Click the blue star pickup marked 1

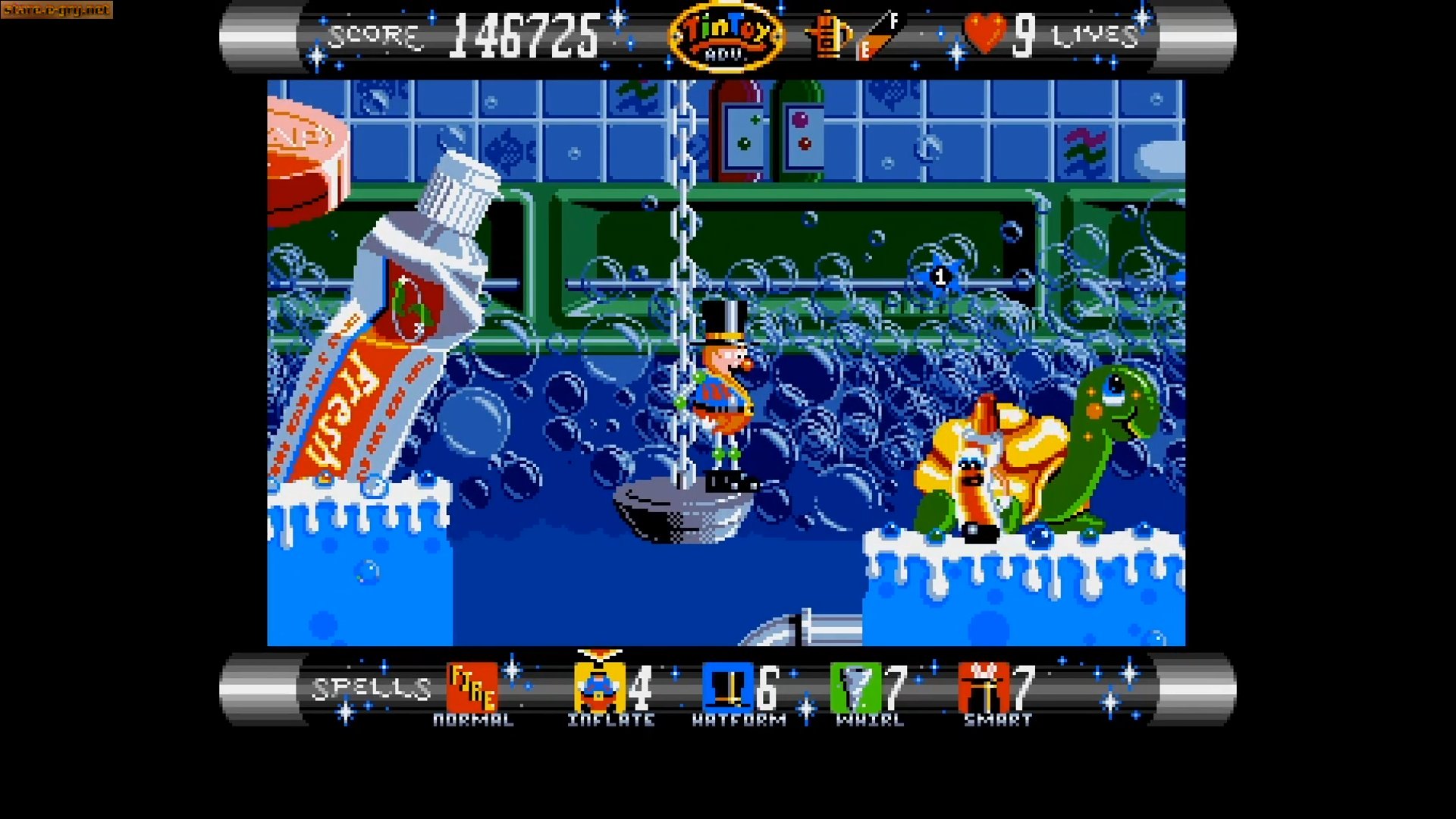pyautogui.click(x=940, y=278)
